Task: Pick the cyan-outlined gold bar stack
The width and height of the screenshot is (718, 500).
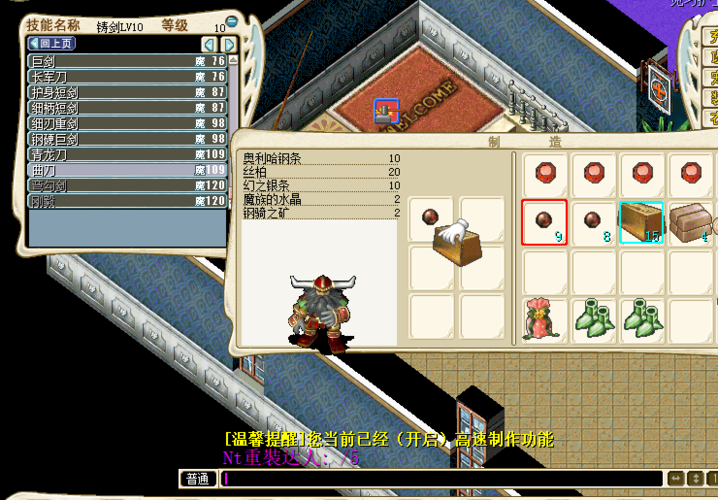Action: (641, 222)
